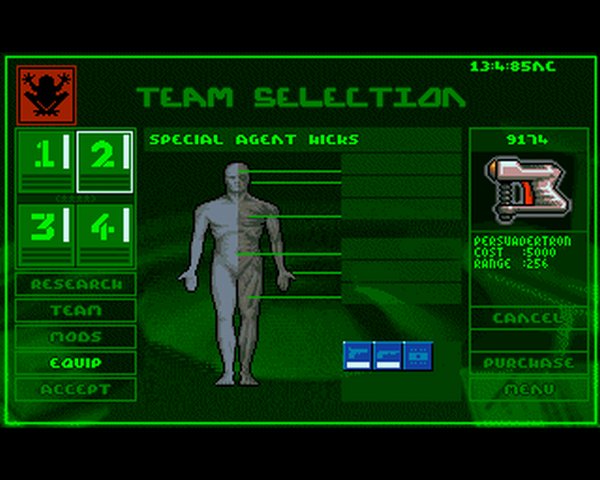Select agent slot 1
The image size is (600, 480).
[x=46, y=160]
